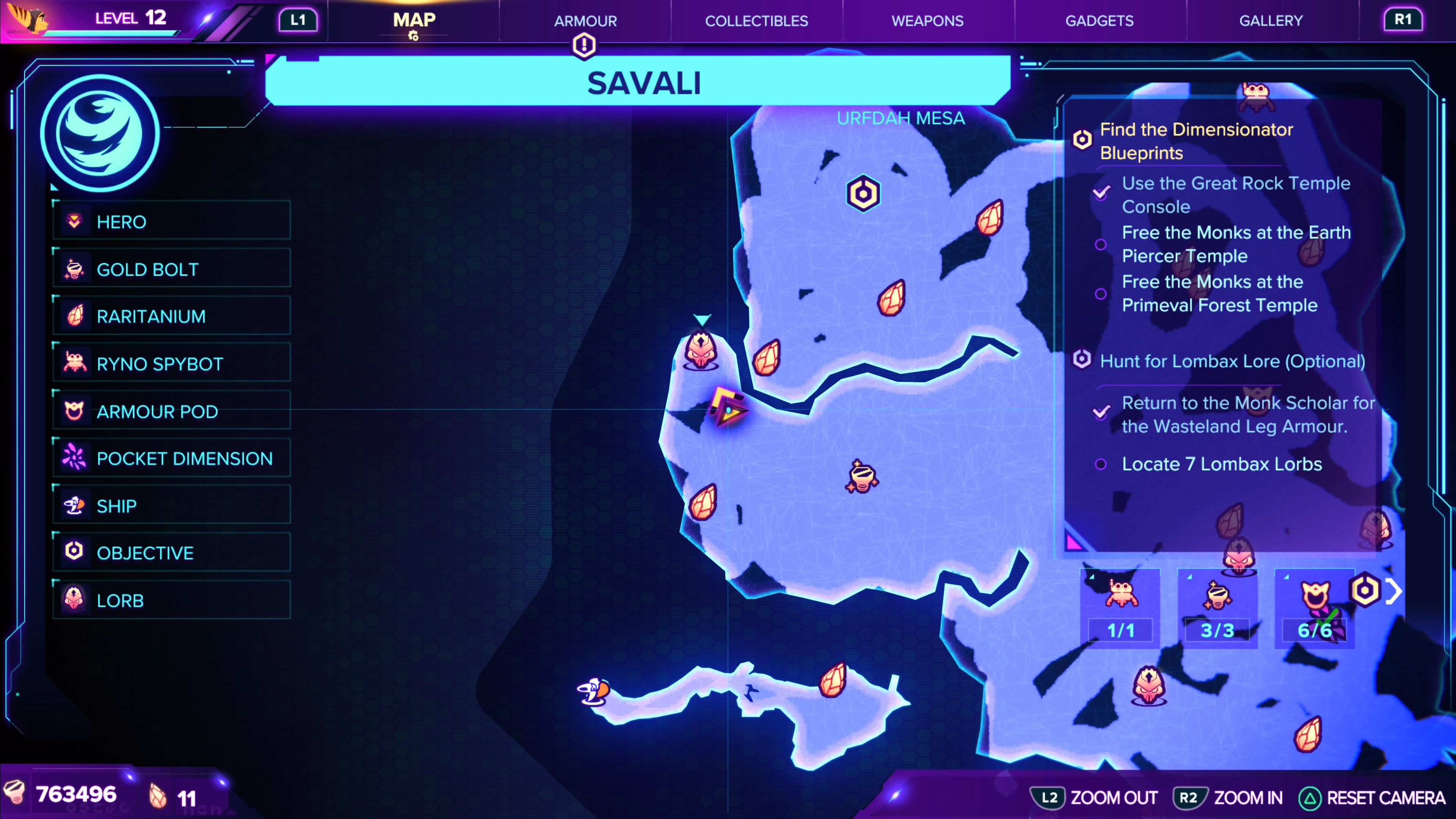Viewport: 1456px width, 819px height.
Task: Select Gold Bolt in the legend
Action: pos(172,269)
